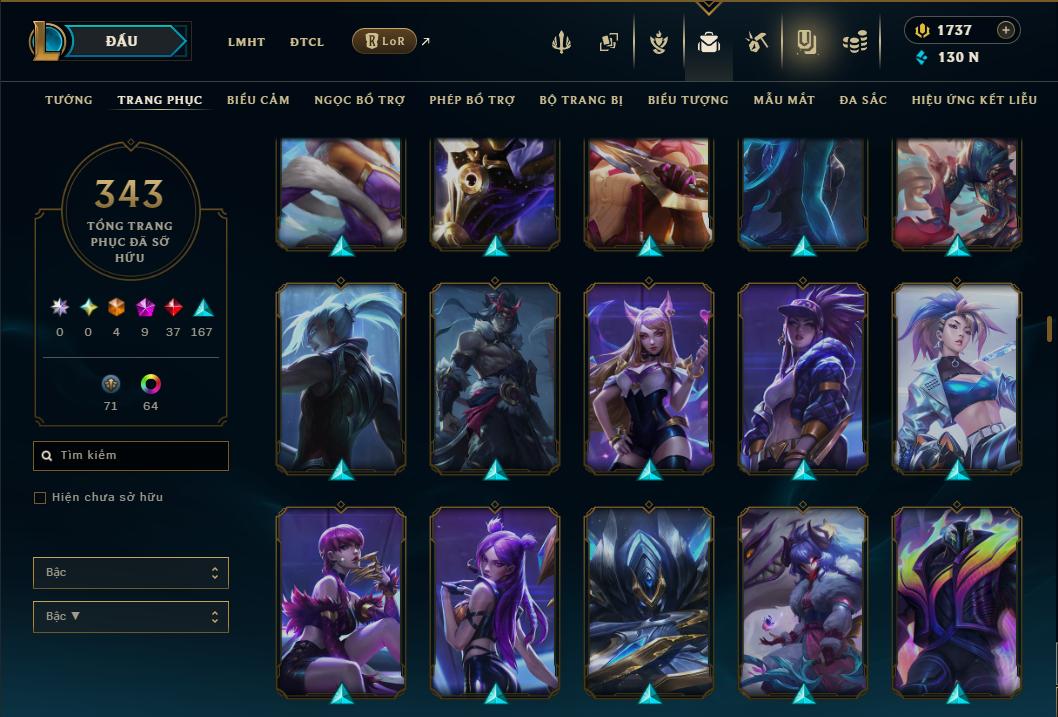Open the Bậc ▼ sort dropdown
1058x717 pixels.
click(131, 616)
